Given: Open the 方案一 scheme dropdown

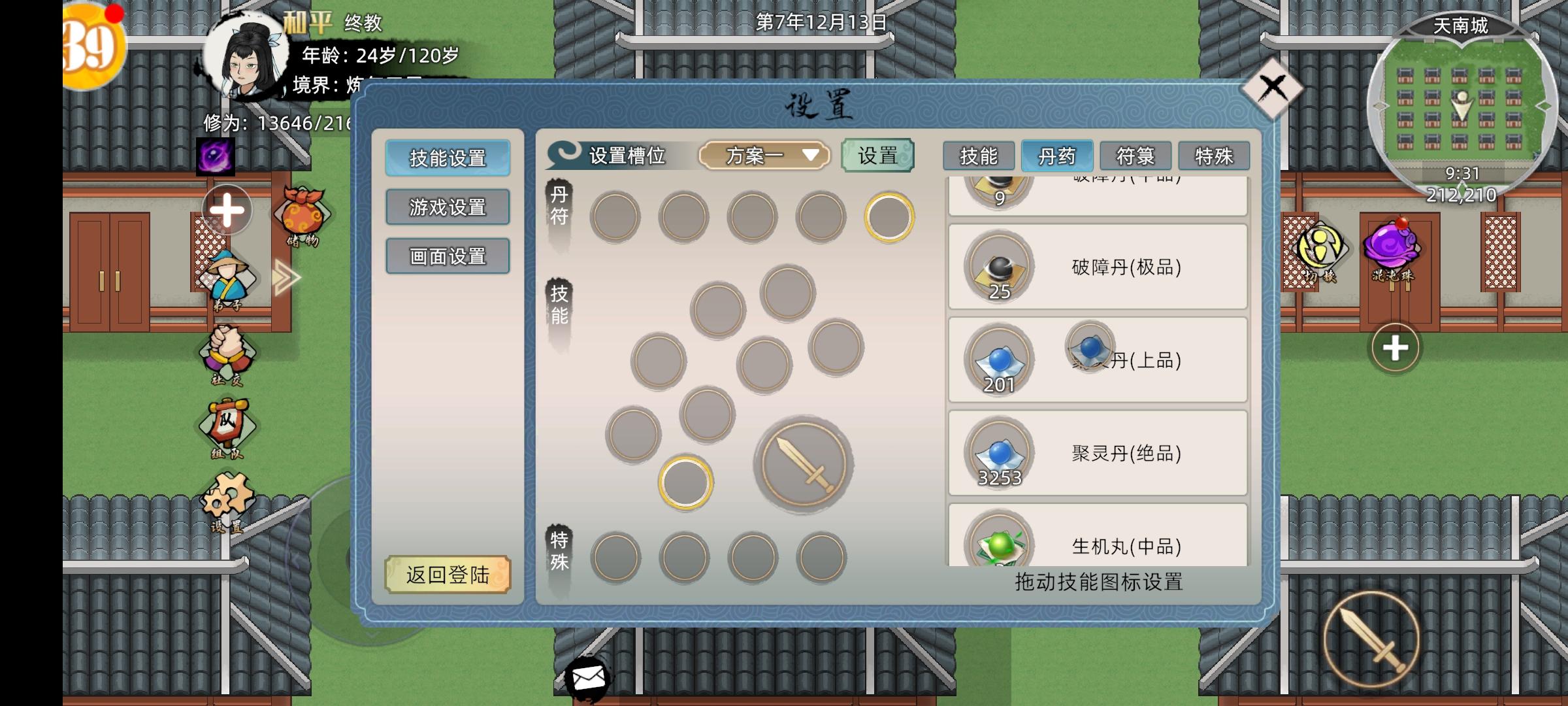Looking at the screenshot, I should [x=765, y=156].
